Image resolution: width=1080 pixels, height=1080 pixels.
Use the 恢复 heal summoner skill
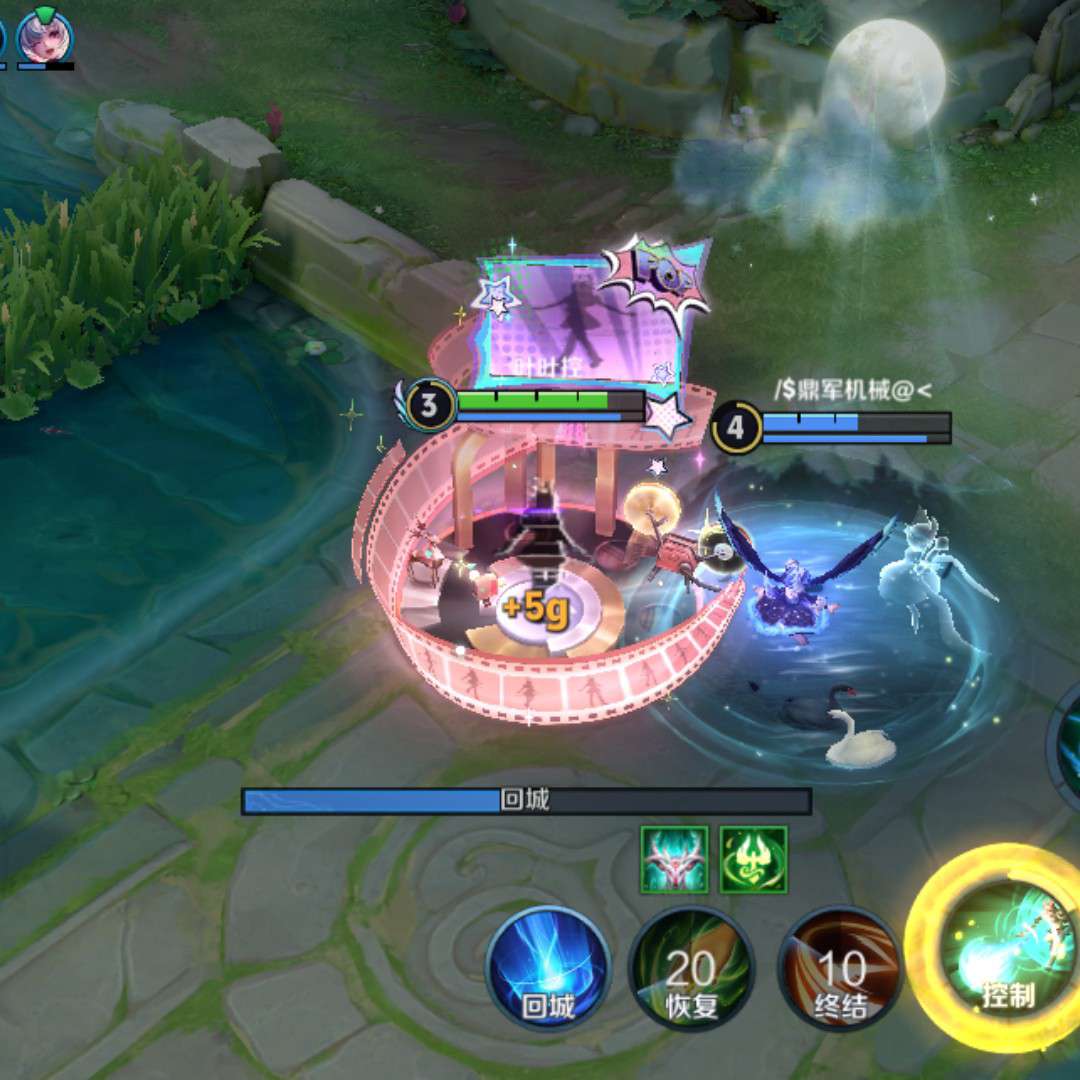tap(691, 968)
